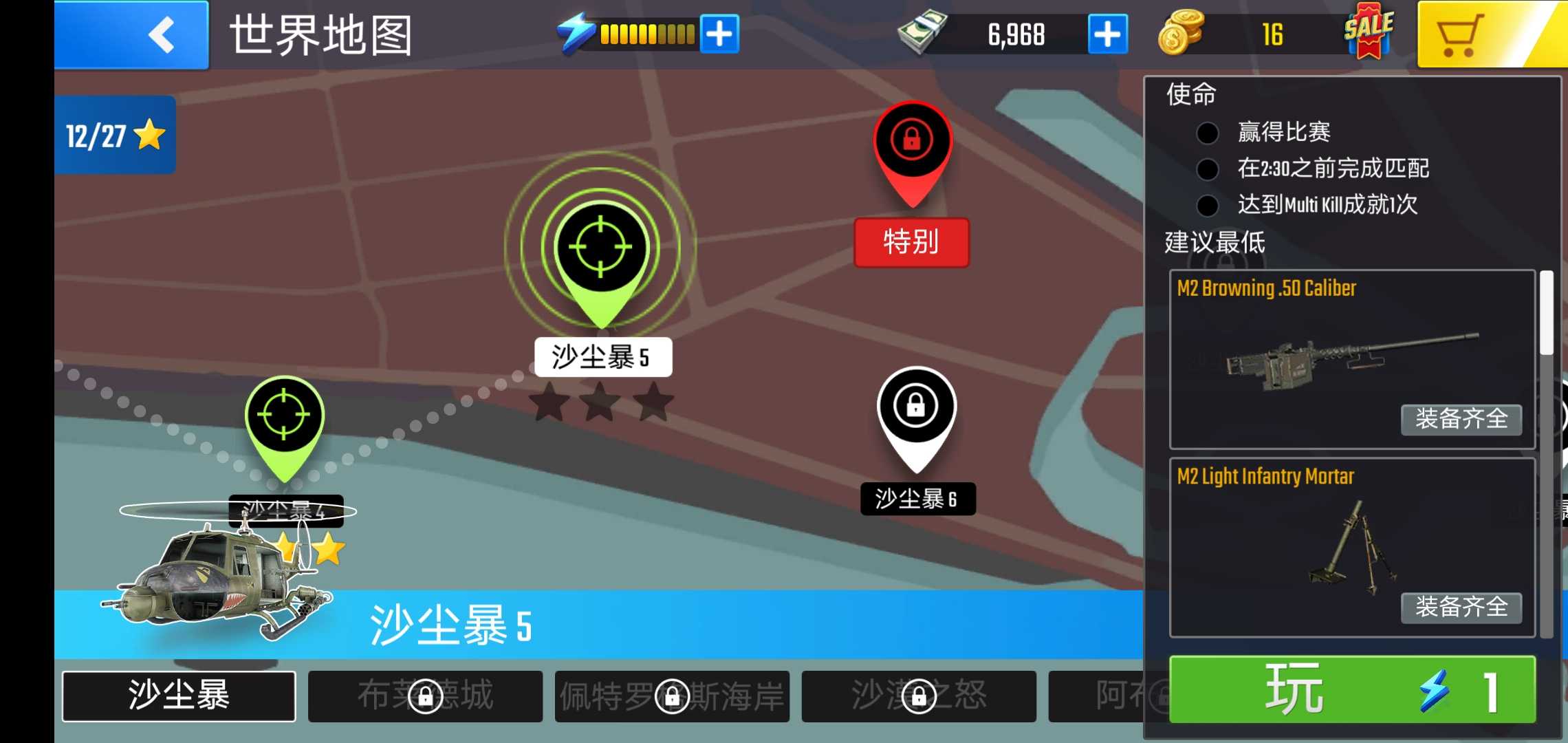Image resolution: width=1568 pixels, height=743 pixels.
Task: Check the 赢得比赛 mission objective circle
Action: click(1207, 132)
